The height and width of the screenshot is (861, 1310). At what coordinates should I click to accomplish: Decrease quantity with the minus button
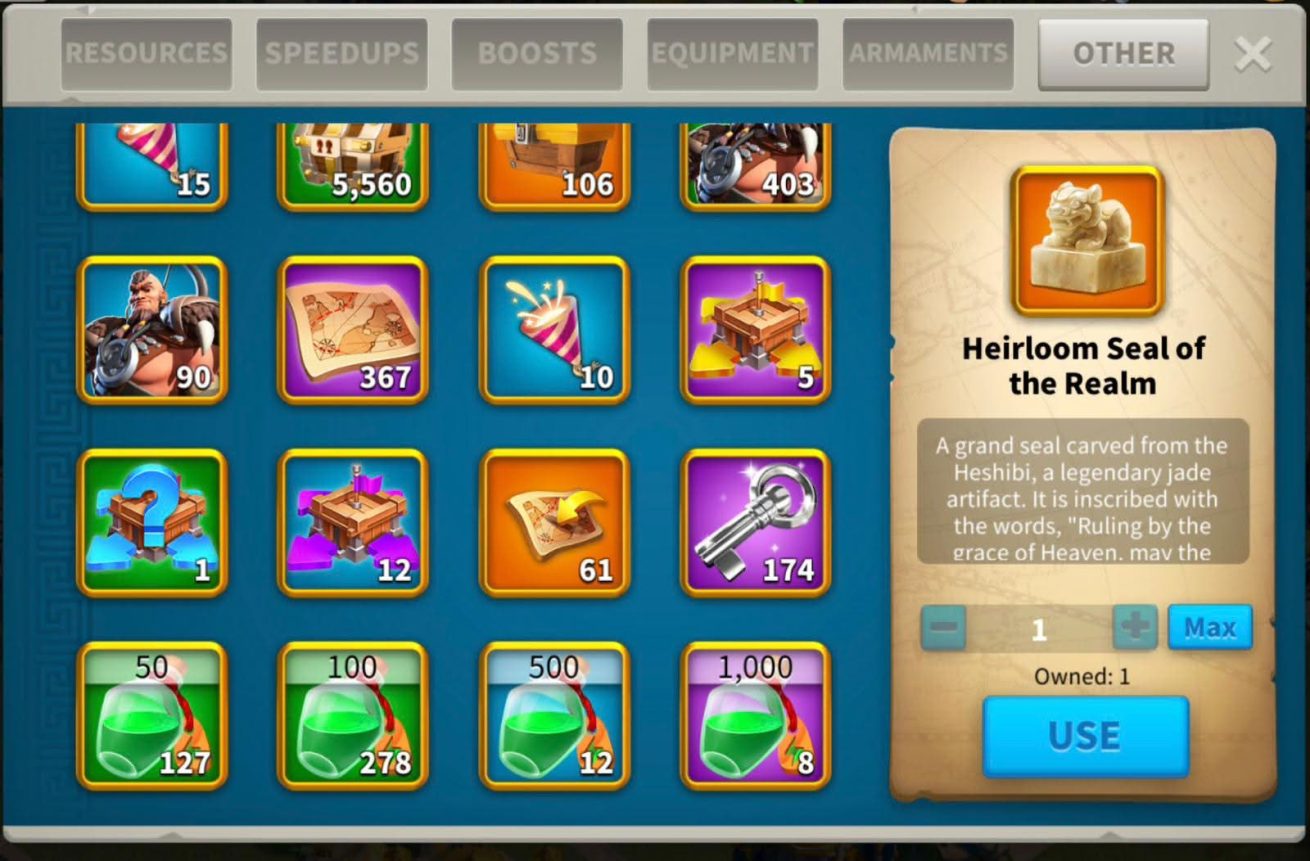click(x=943, y=628)
